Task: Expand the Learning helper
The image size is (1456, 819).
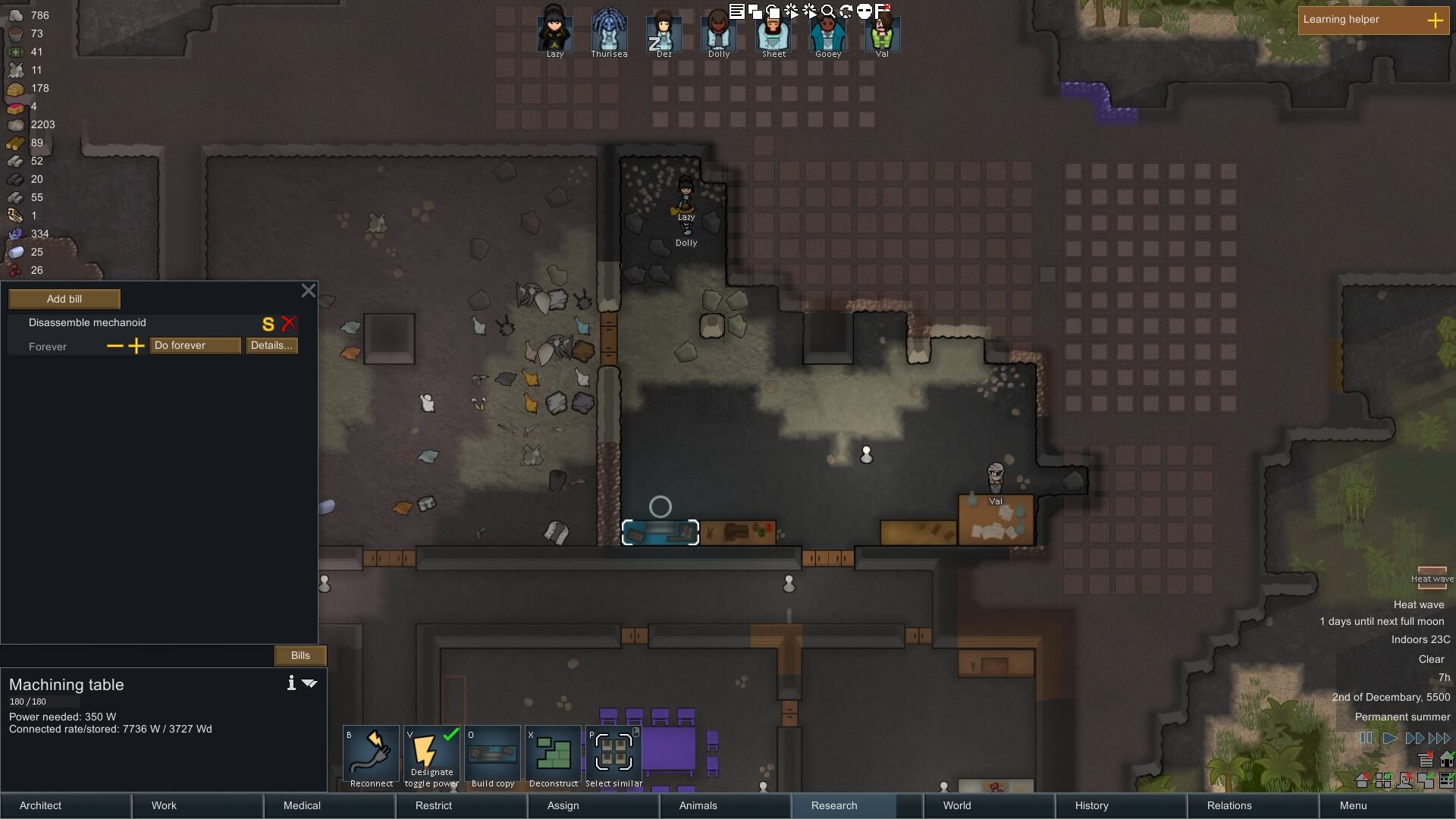Action: [1435, 20]
